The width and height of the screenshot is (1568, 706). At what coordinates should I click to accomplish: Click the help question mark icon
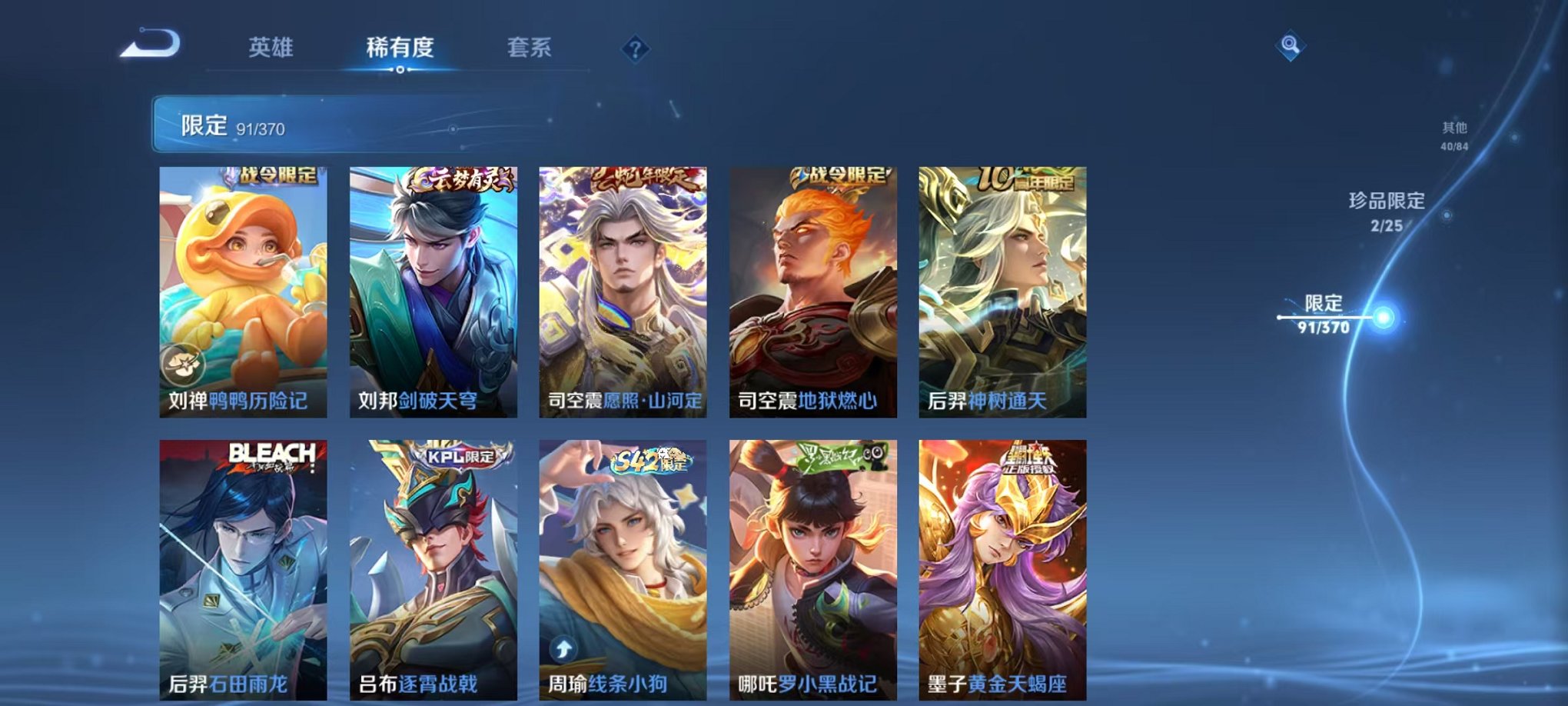point(633,49)
